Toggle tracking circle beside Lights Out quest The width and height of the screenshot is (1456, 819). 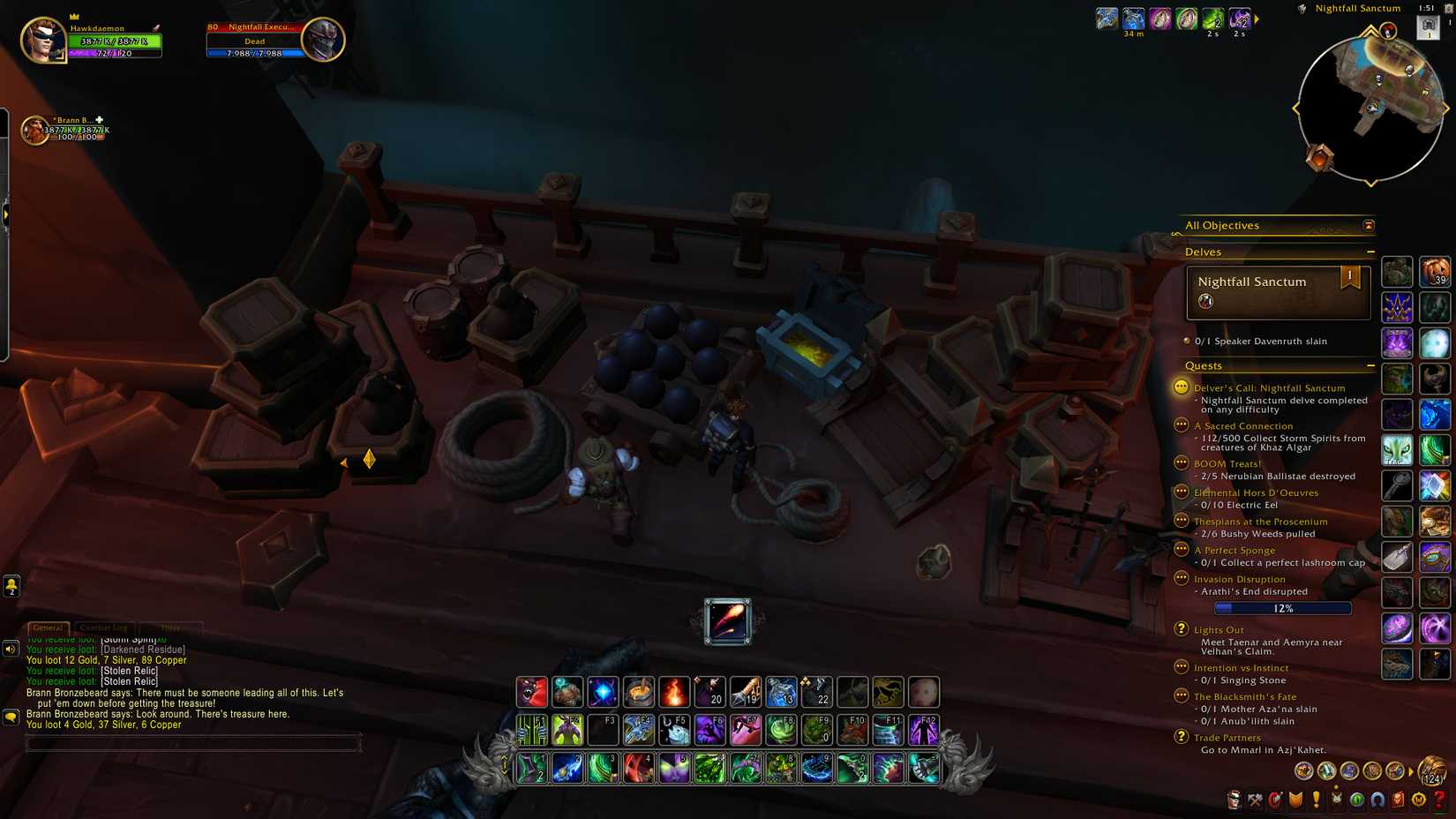pos(1181,629)
